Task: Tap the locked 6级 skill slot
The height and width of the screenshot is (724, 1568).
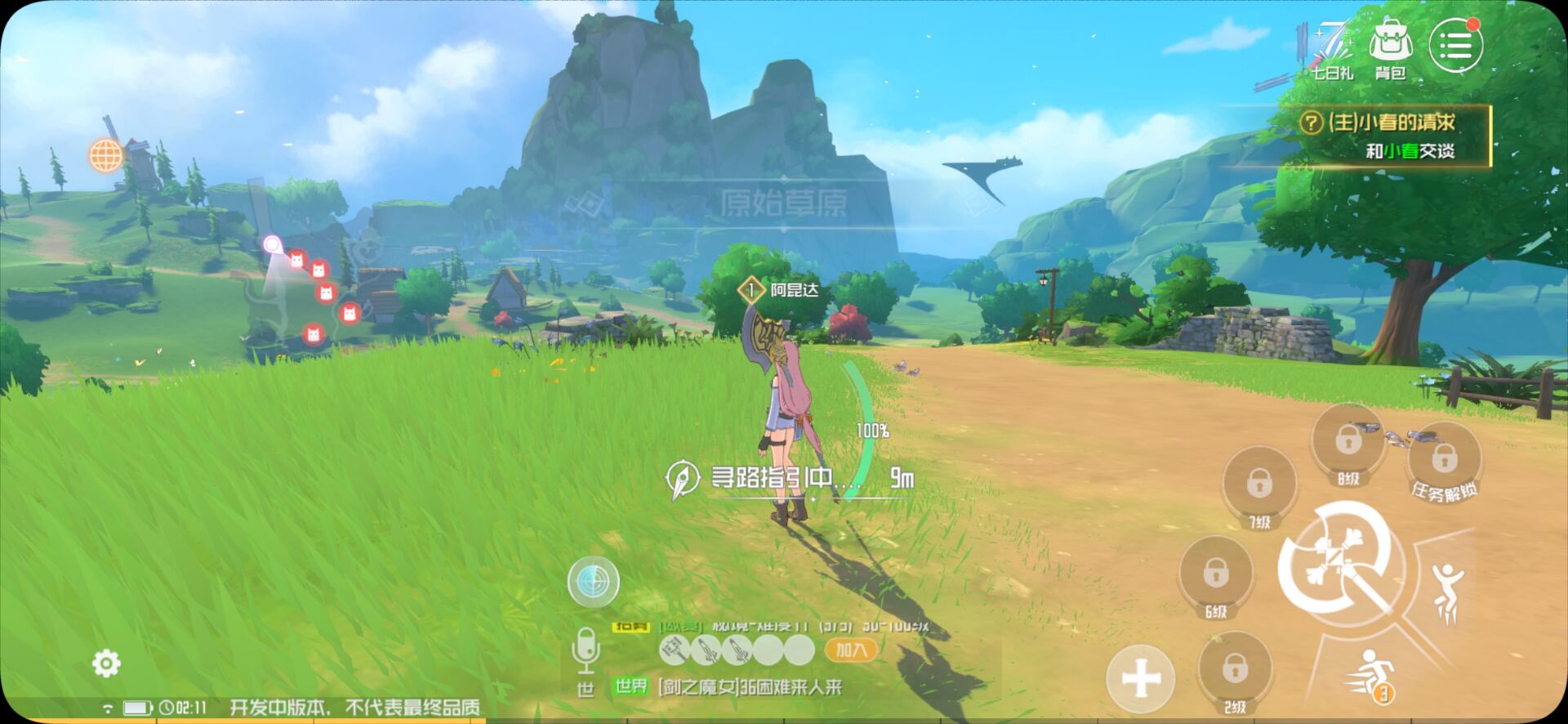Action: (x=1215, y=574)
